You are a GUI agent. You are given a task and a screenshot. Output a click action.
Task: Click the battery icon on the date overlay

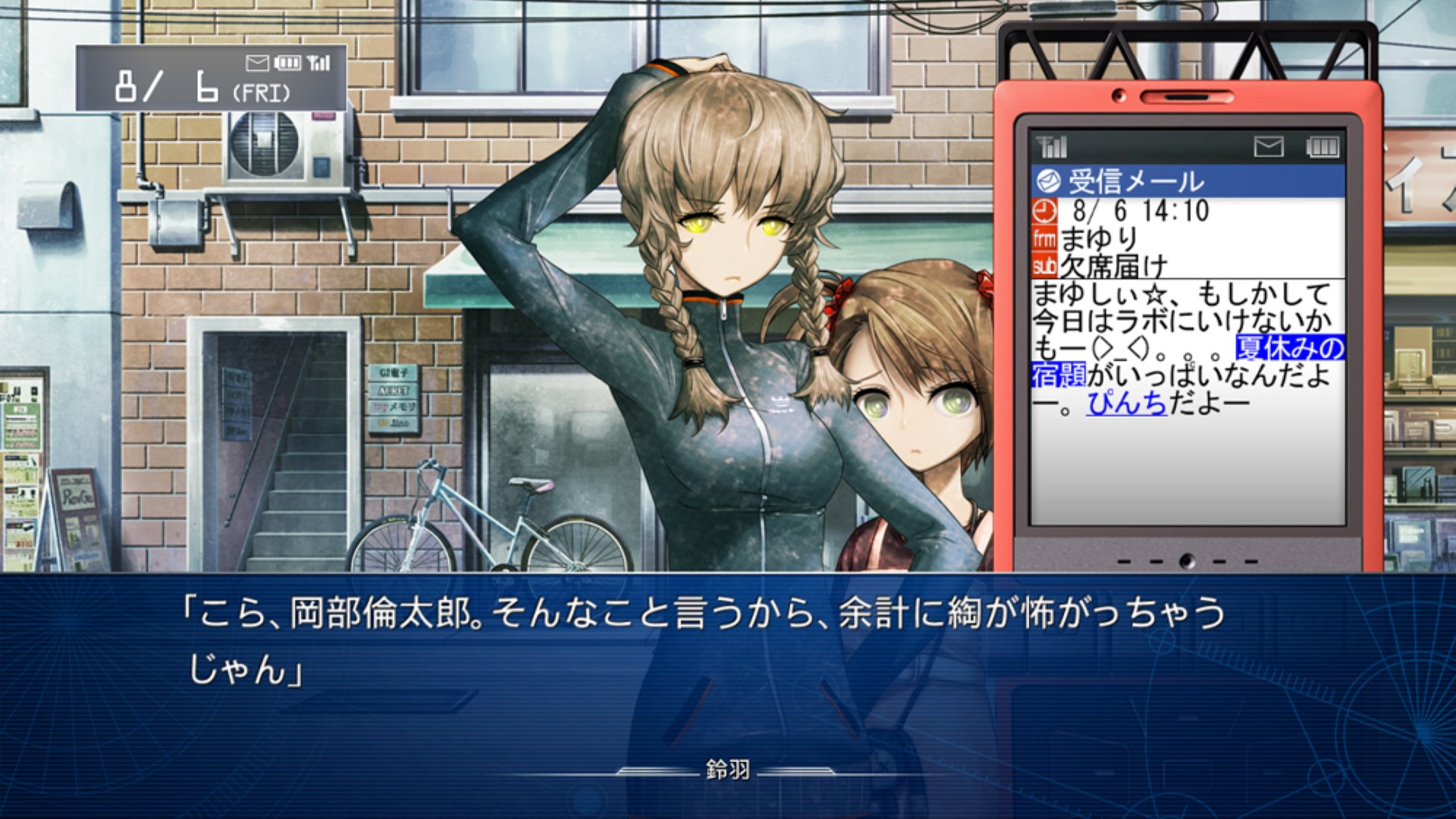coord(289,63)
